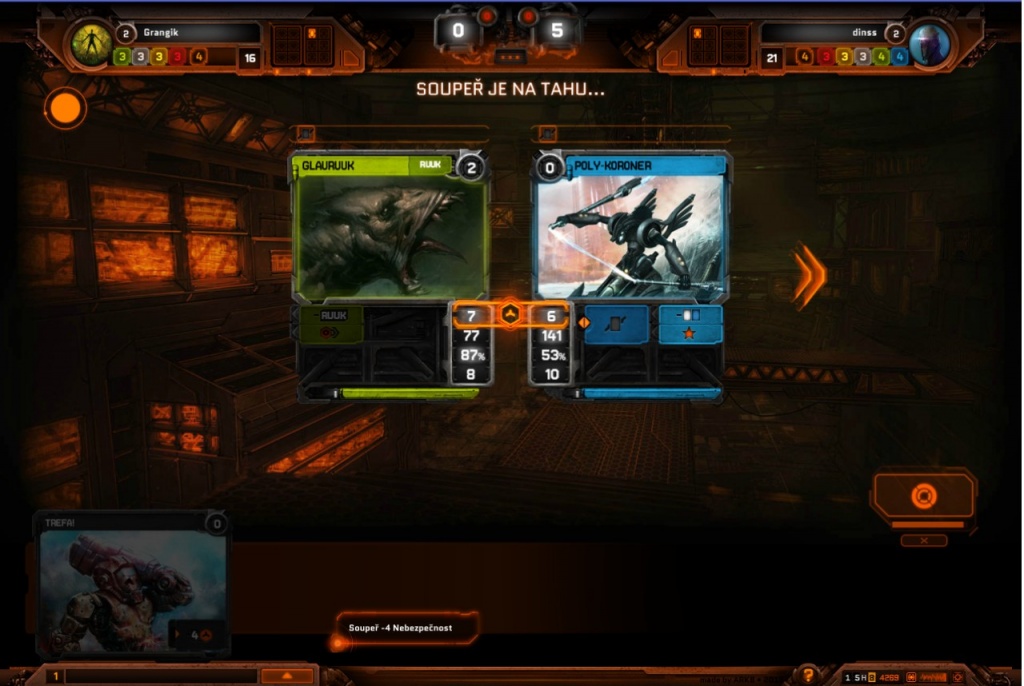Image resolution: width=1024 pixels, height=686 pixels.
Task: Click the small X button under the ring button
Action: point(923,540)
